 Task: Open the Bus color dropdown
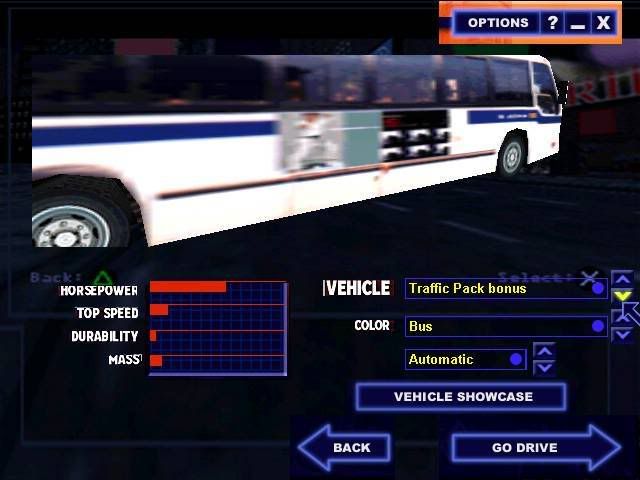click(x=506, y=326)
